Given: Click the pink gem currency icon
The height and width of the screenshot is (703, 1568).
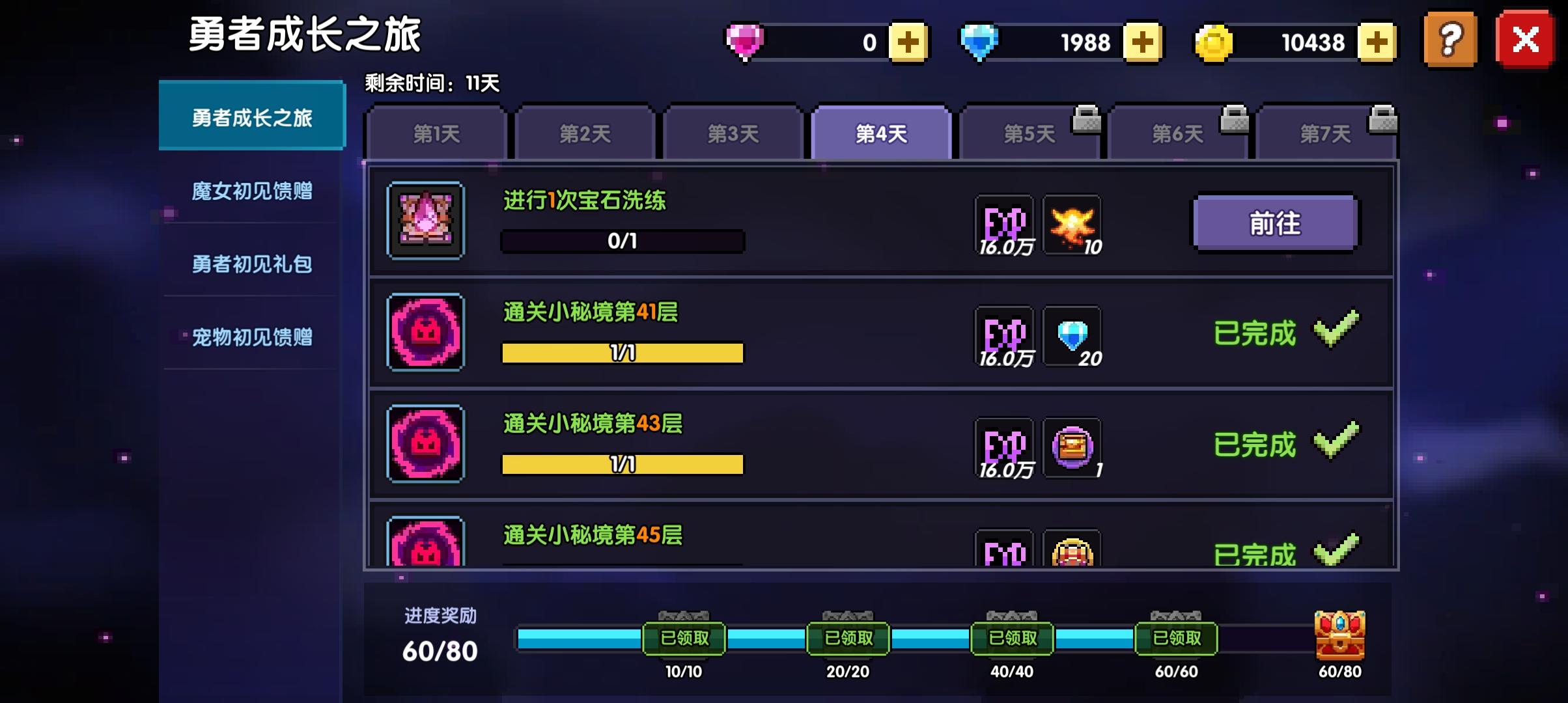Looking at the screenshot, I should (x=744, y=40).
